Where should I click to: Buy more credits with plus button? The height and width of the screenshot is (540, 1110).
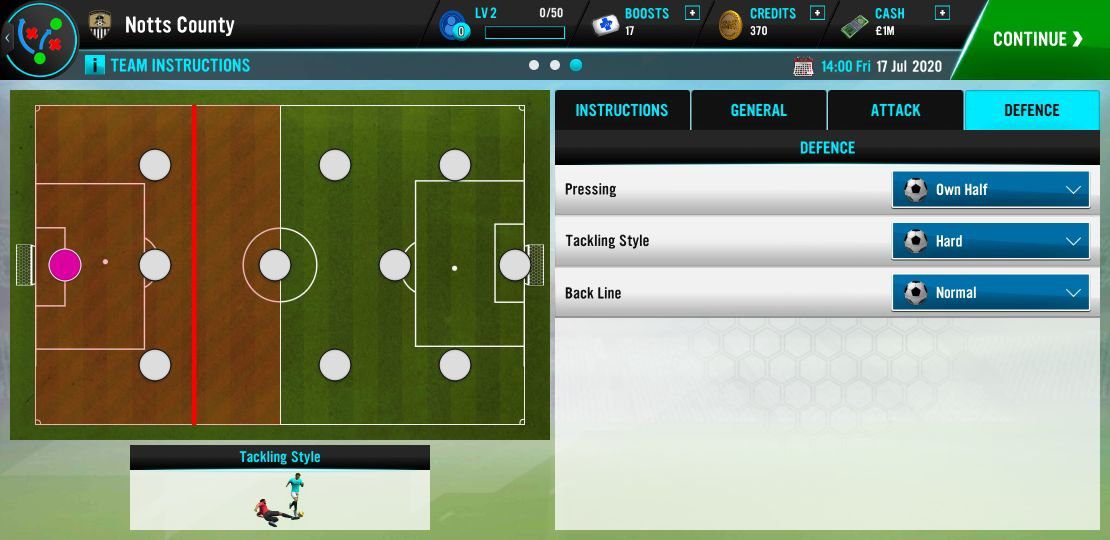817,13
